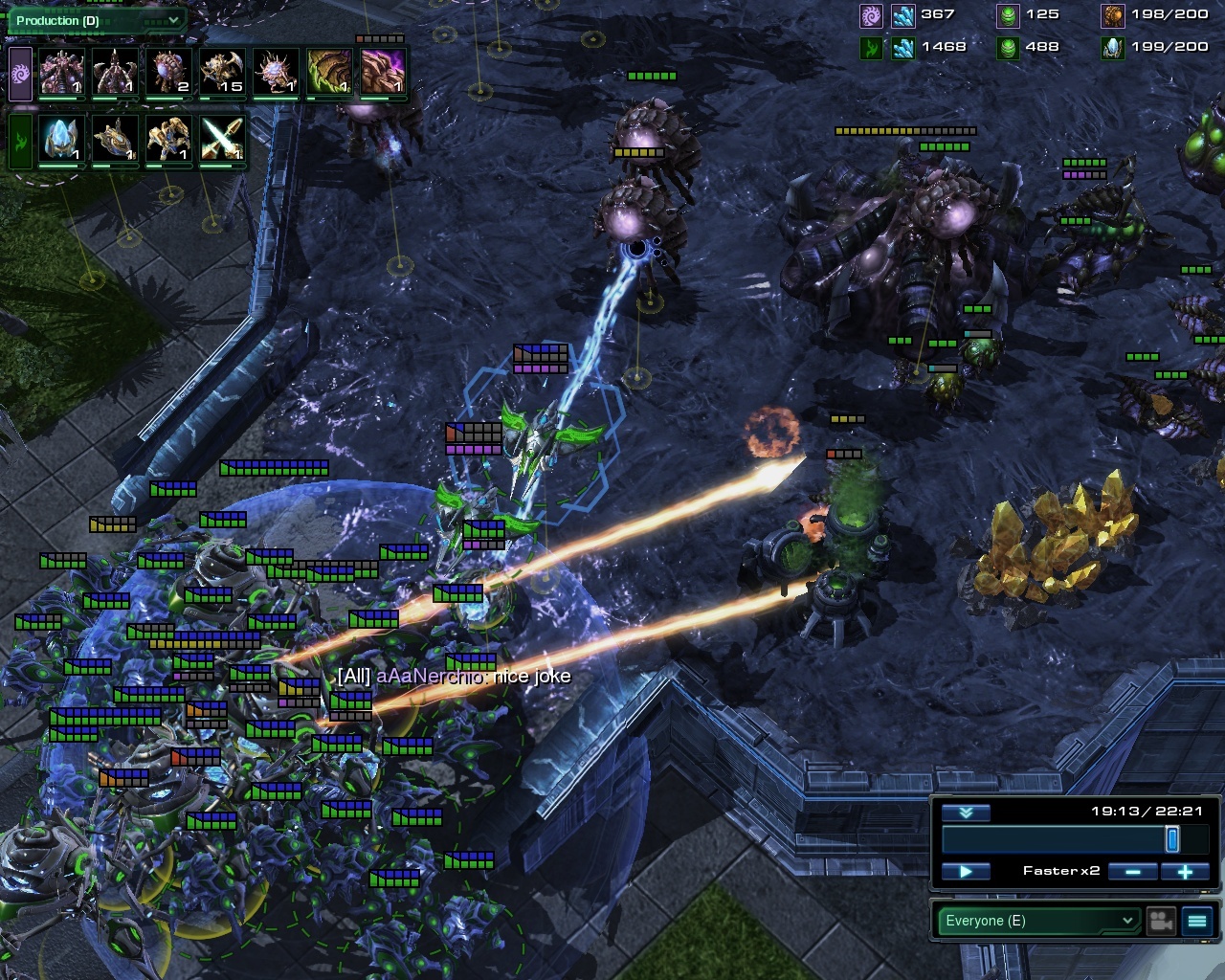Click the production icon showing 15 units

[222, 73]
